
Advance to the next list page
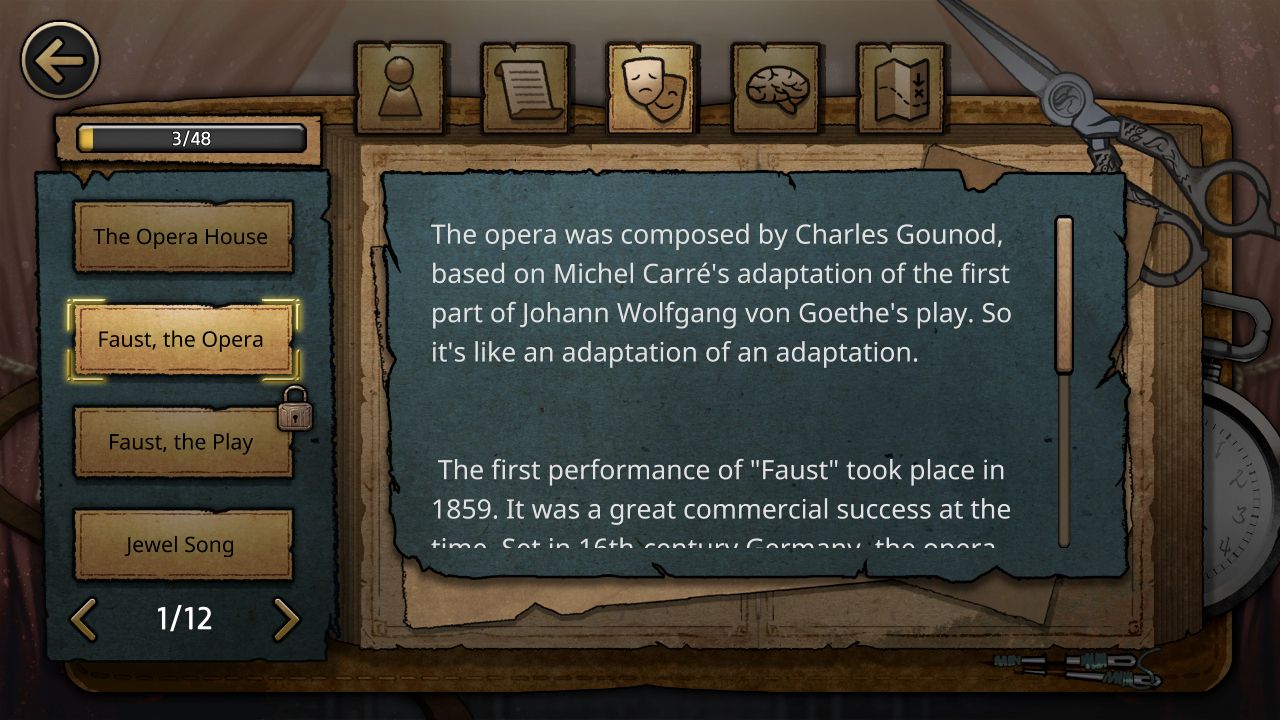point(286,619)
